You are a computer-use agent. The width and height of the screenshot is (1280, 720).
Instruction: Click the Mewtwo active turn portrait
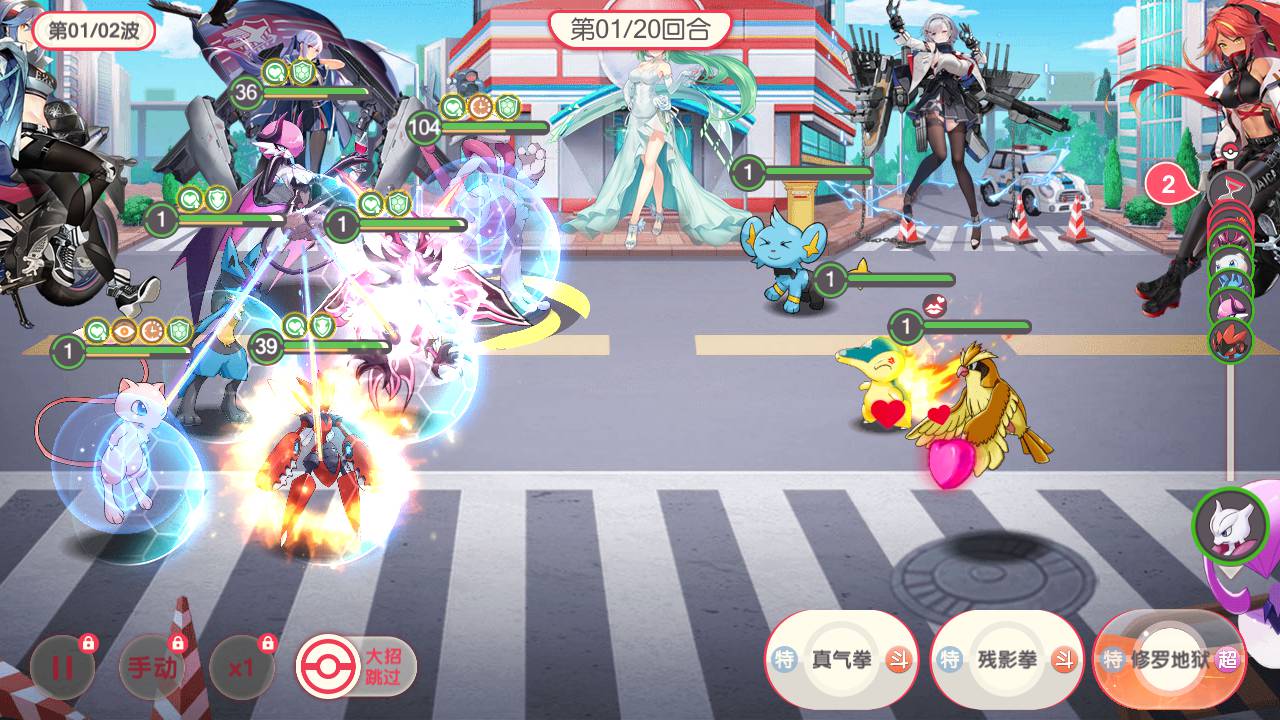coord(1230,525)
